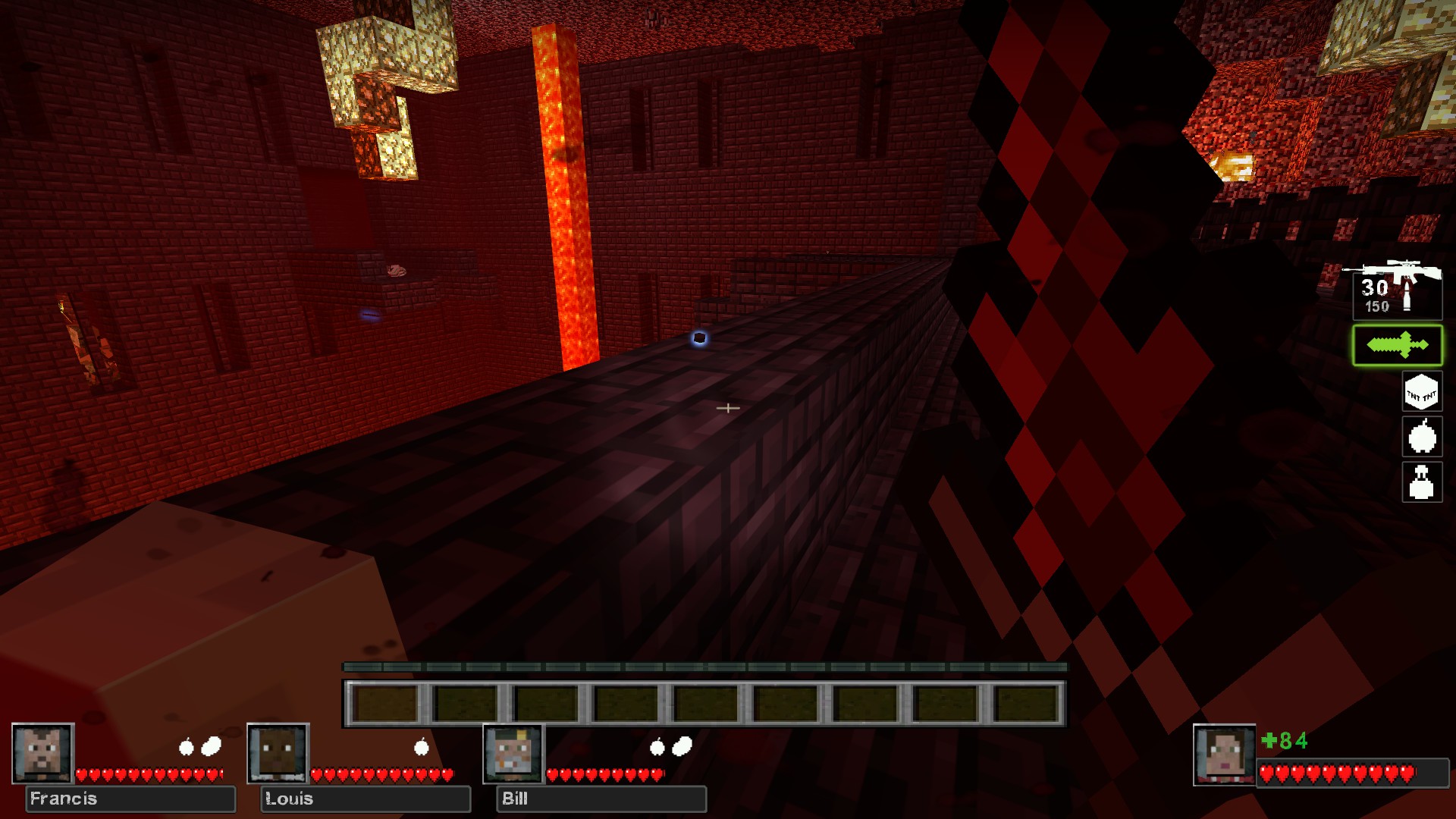Select the Louis name plate
Image resolution: width=1456 pixels, height=819 pixels.
(366, 799)
